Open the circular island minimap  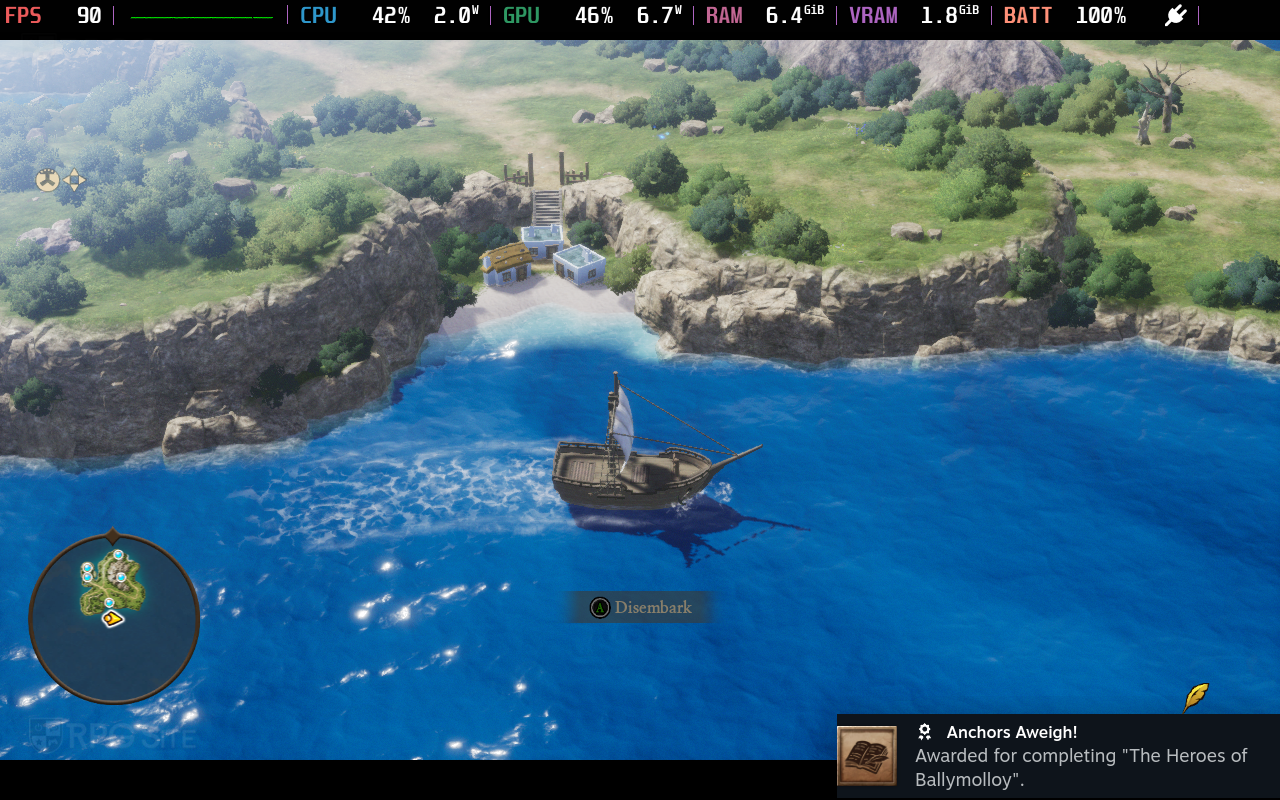coord(114,619)
